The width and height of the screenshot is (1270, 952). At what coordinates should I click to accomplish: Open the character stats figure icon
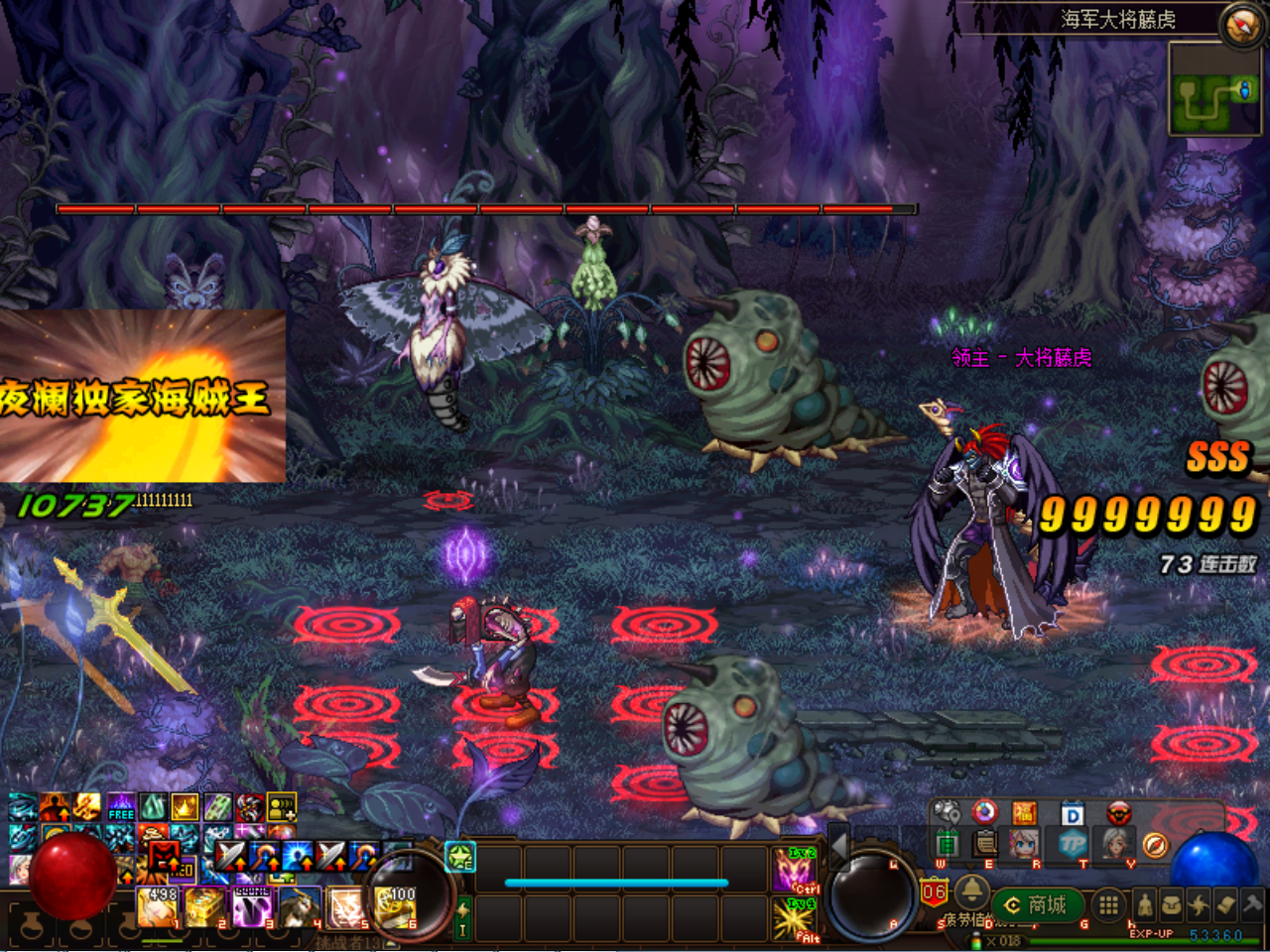pos(1145,905)
